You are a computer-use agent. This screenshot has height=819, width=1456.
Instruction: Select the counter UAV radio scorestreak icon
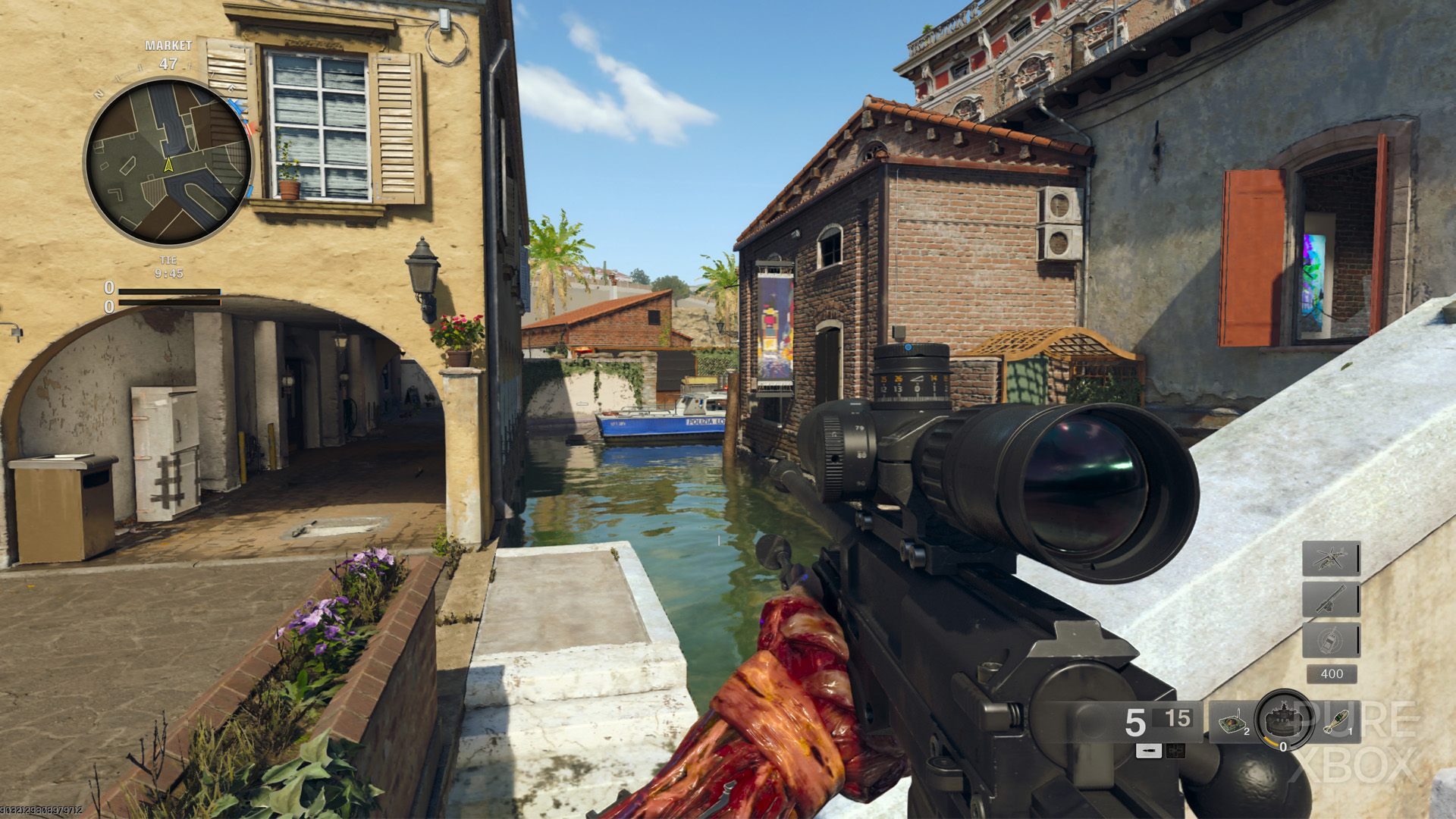coord(1330,639)
